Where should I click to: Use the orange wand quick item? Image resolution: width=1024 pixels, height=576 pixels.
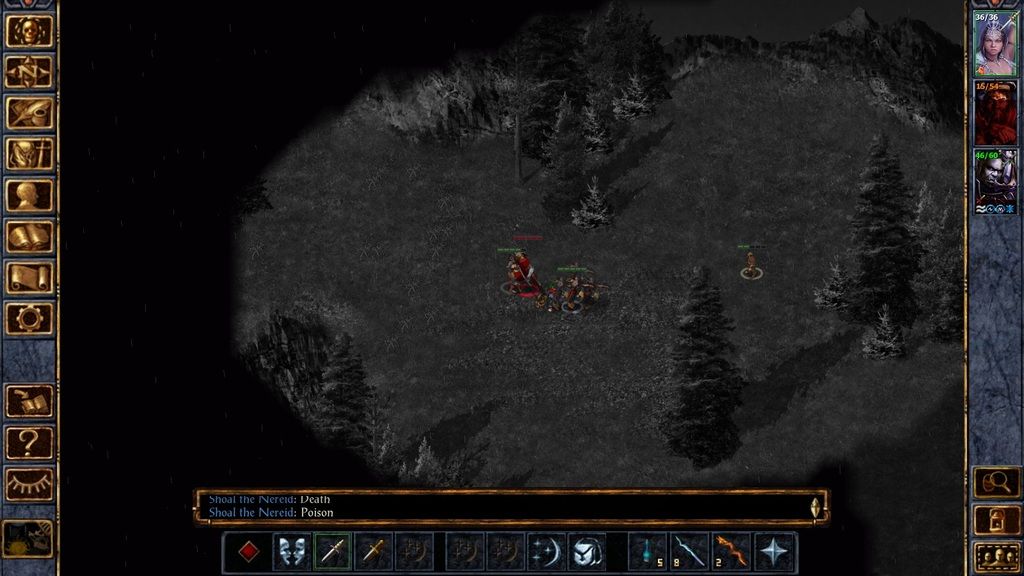pos(732,552)
